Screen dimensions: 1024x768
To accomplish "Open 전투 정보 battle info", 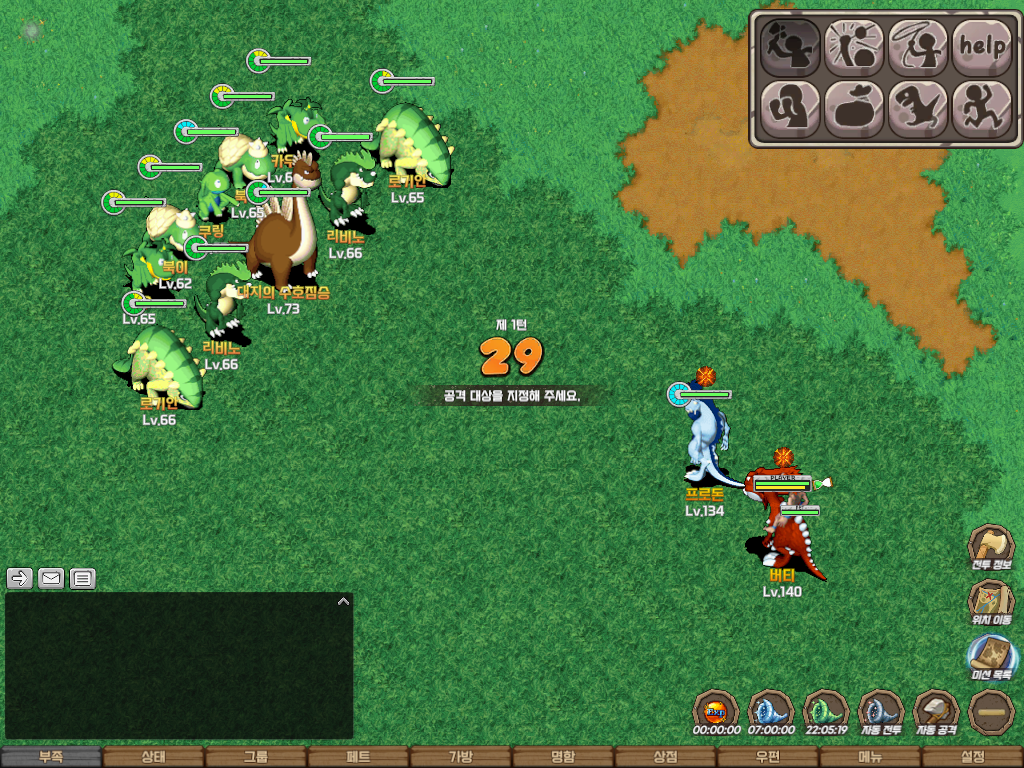I will pos(991,549).
